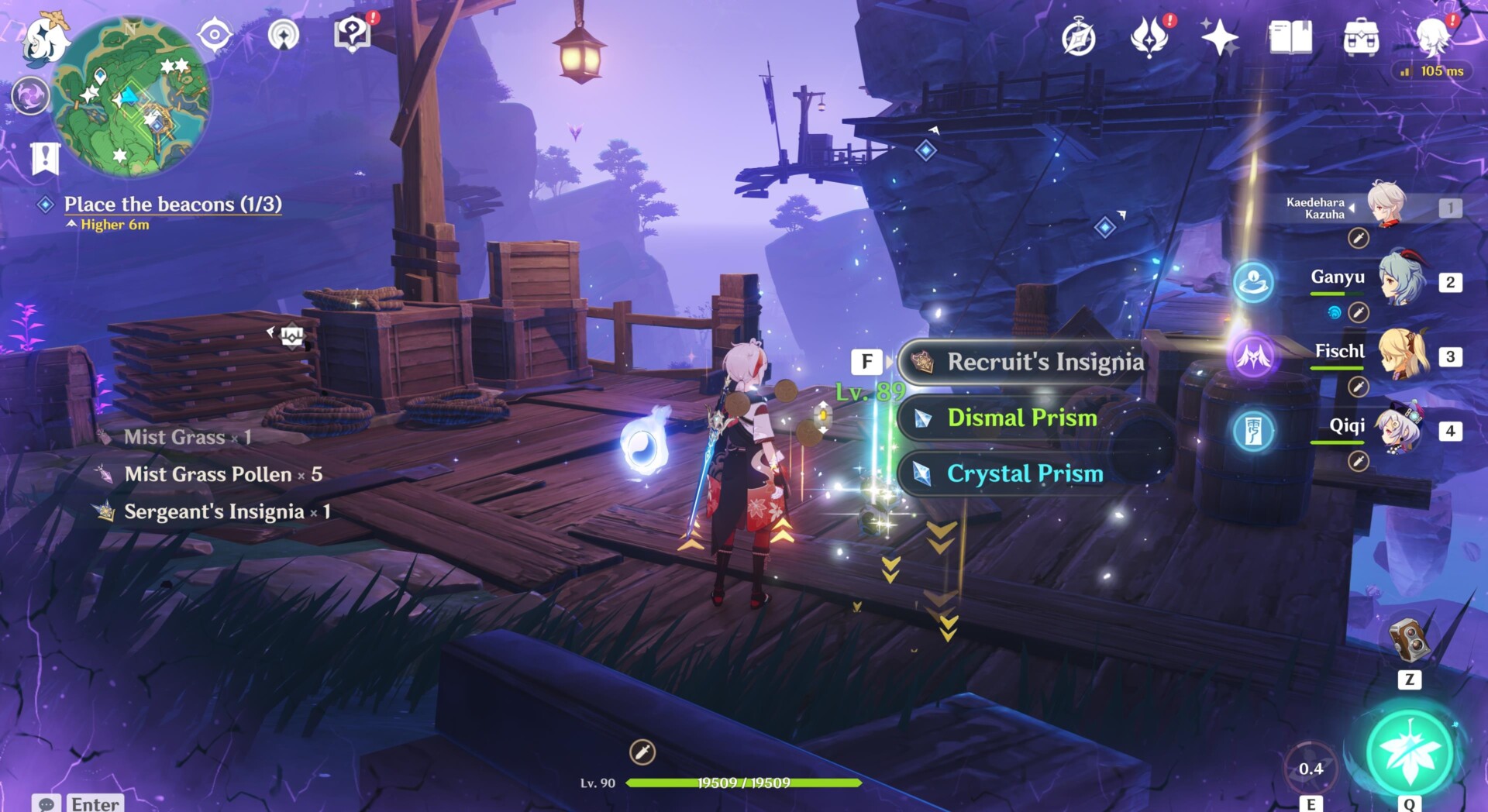The width and height of the screenshot is (1488, 812).
Task: Open the character profile icon
Action: click(1432, 36)
